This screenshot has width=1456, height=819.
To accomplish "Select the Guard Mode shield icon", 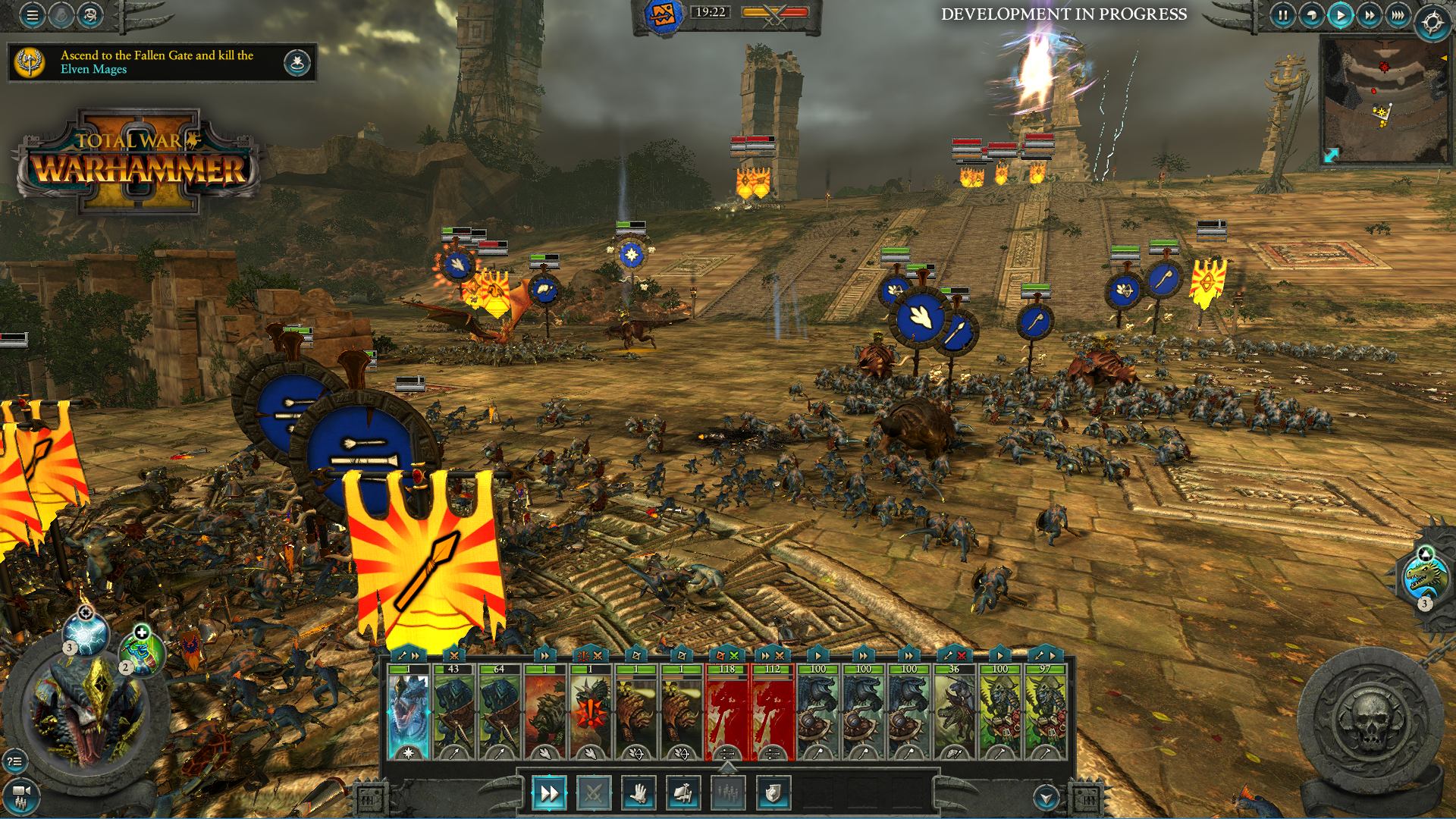I will (772, 792).
